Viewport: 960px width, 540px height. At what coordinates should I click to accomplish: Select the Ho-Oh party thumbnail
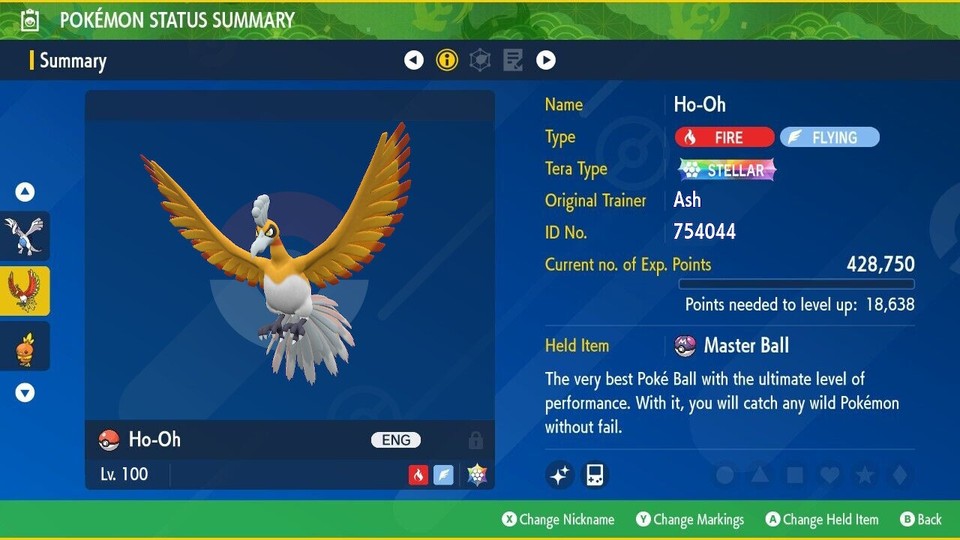point(24,291)
